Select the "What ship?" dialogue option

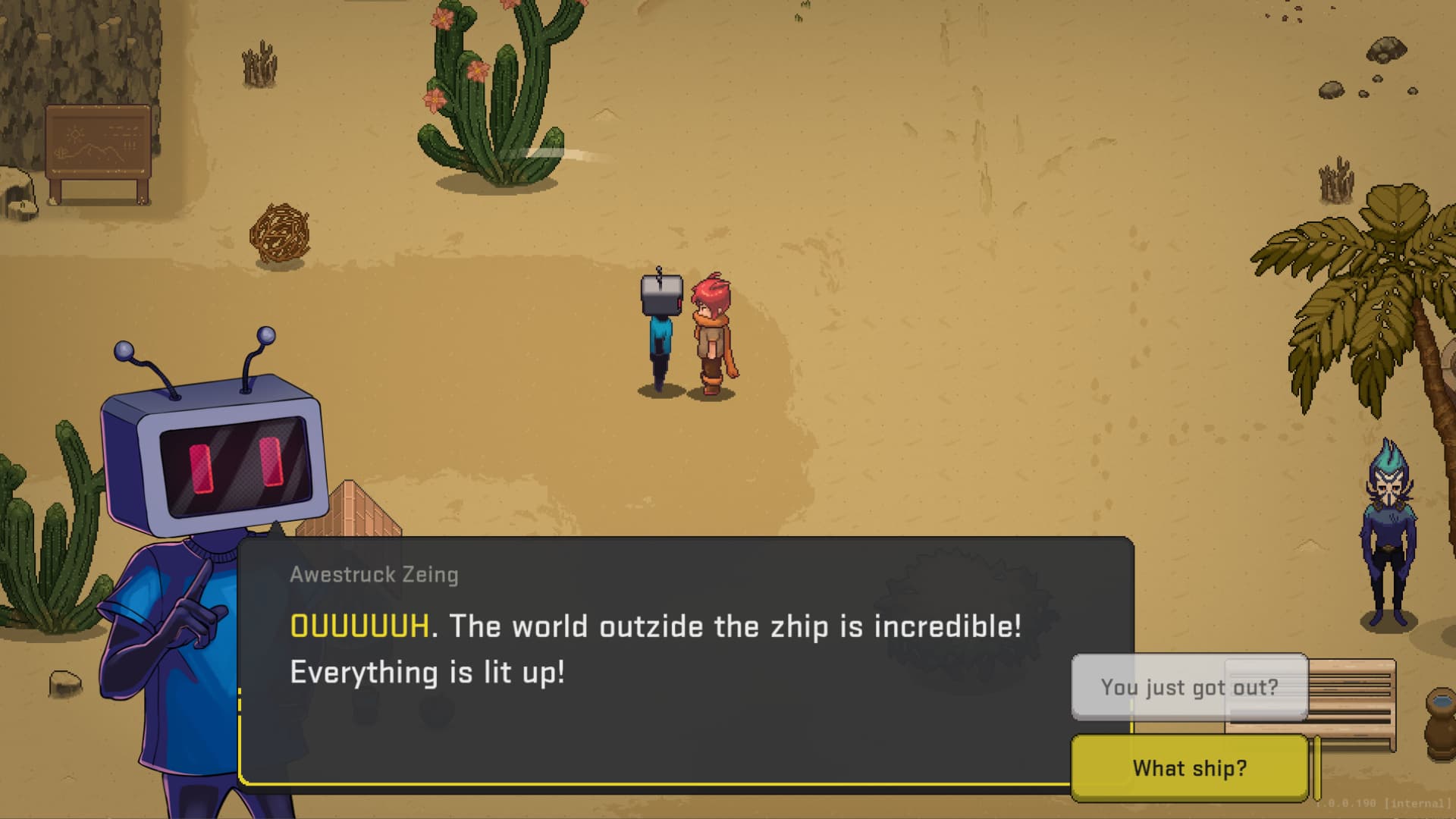point(1189,768)
